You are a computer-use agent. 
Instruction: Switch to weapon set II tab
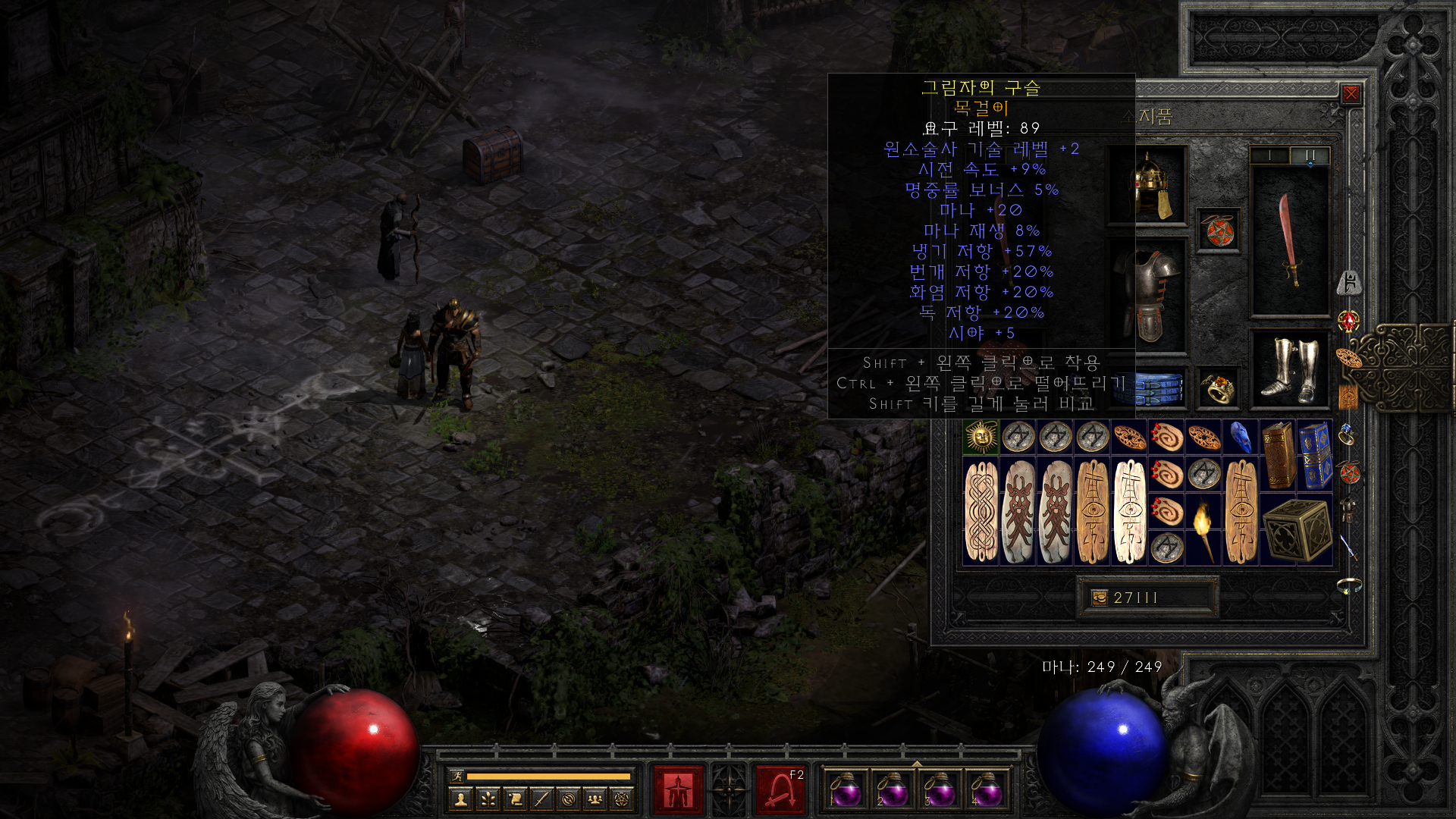point(1310,155)
